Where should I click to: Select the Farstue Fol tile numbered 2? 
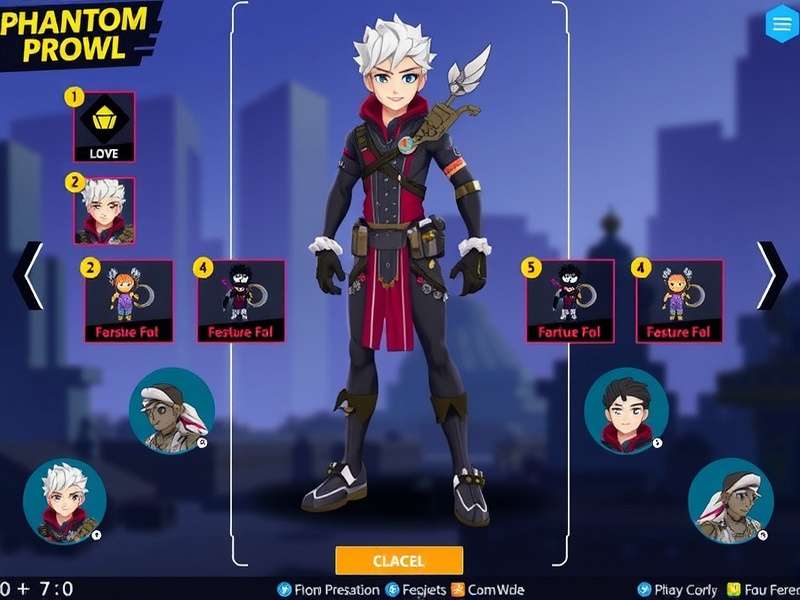(128, 301)
